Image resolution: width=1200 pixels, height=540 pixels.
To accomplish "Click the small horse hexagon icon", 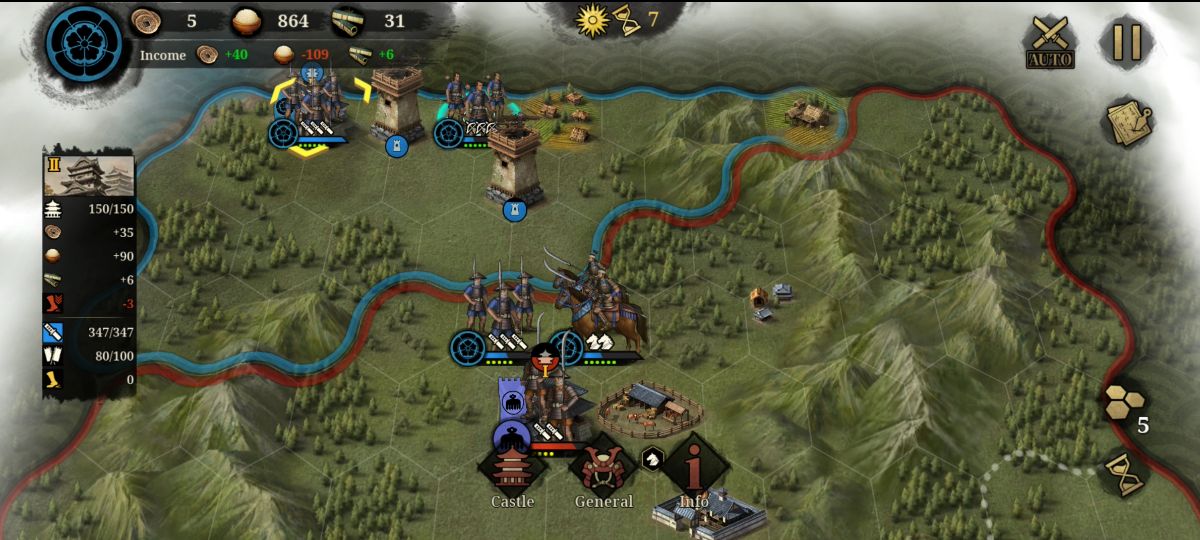I will (651, 458).
